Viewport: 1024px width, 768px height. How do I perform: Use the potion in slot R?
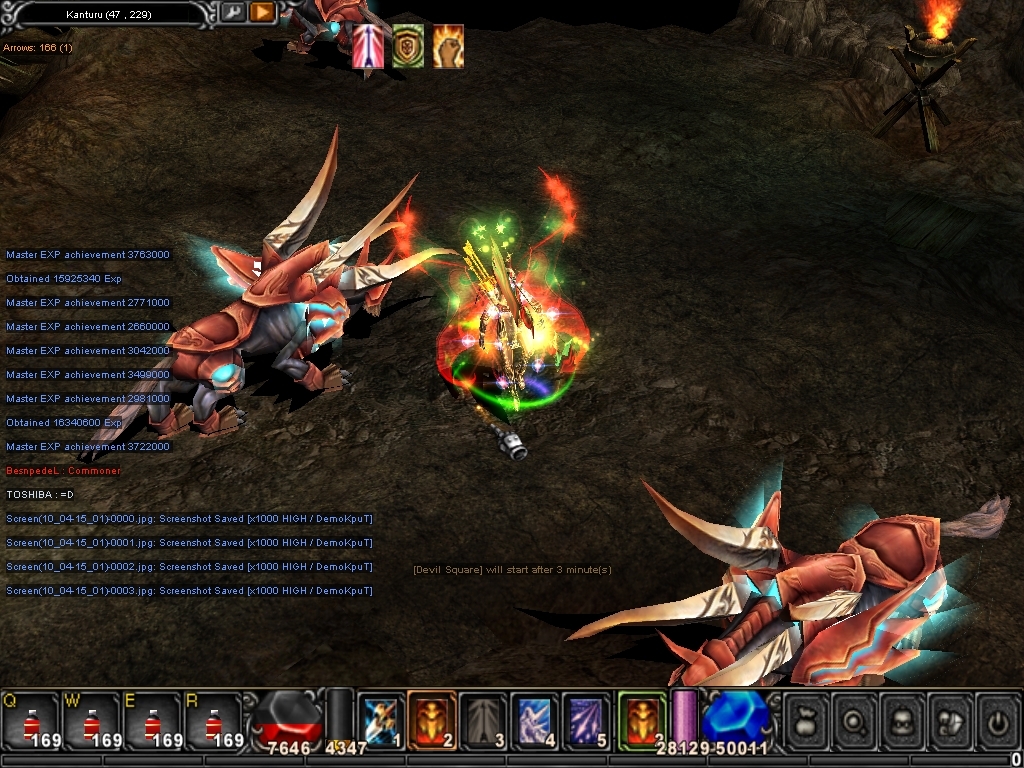[213, 719]
